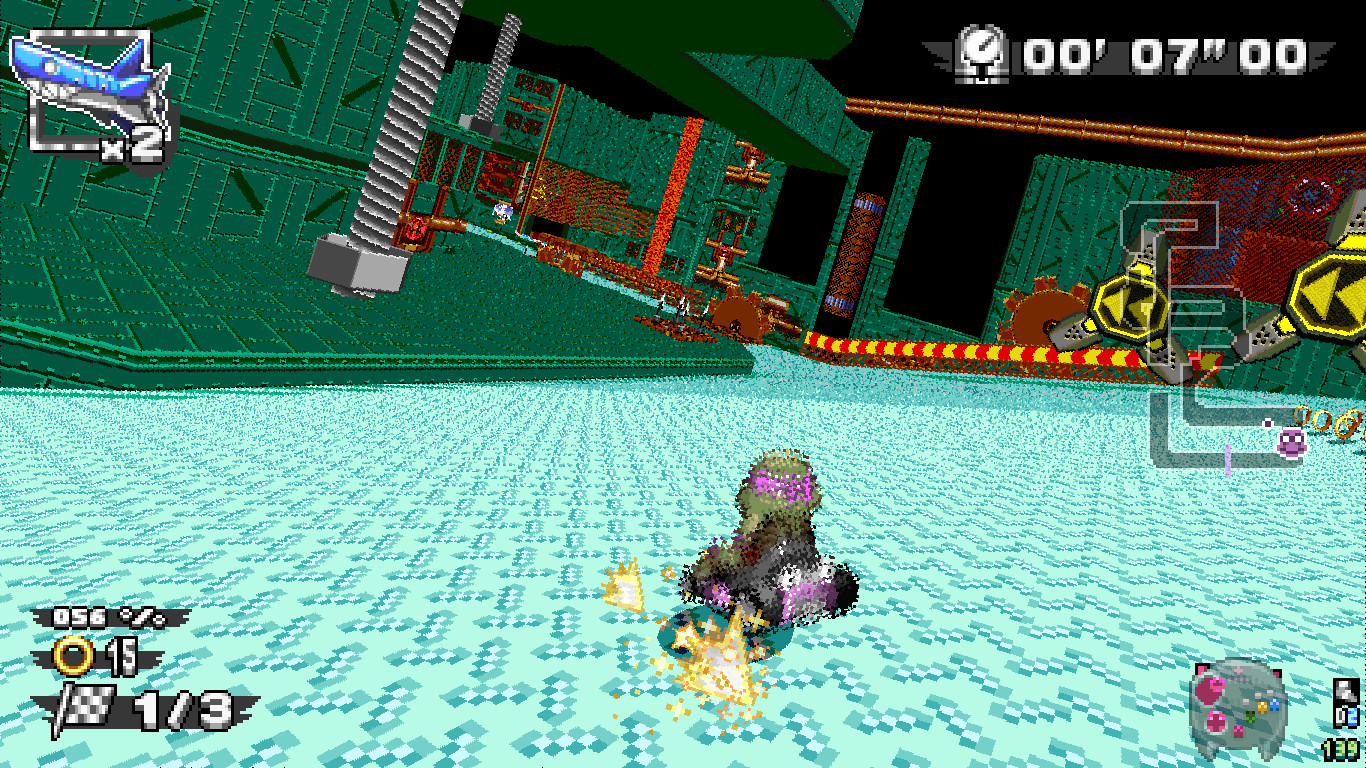
Task: Click the 15 ring count number
Action: click(123, 656)
